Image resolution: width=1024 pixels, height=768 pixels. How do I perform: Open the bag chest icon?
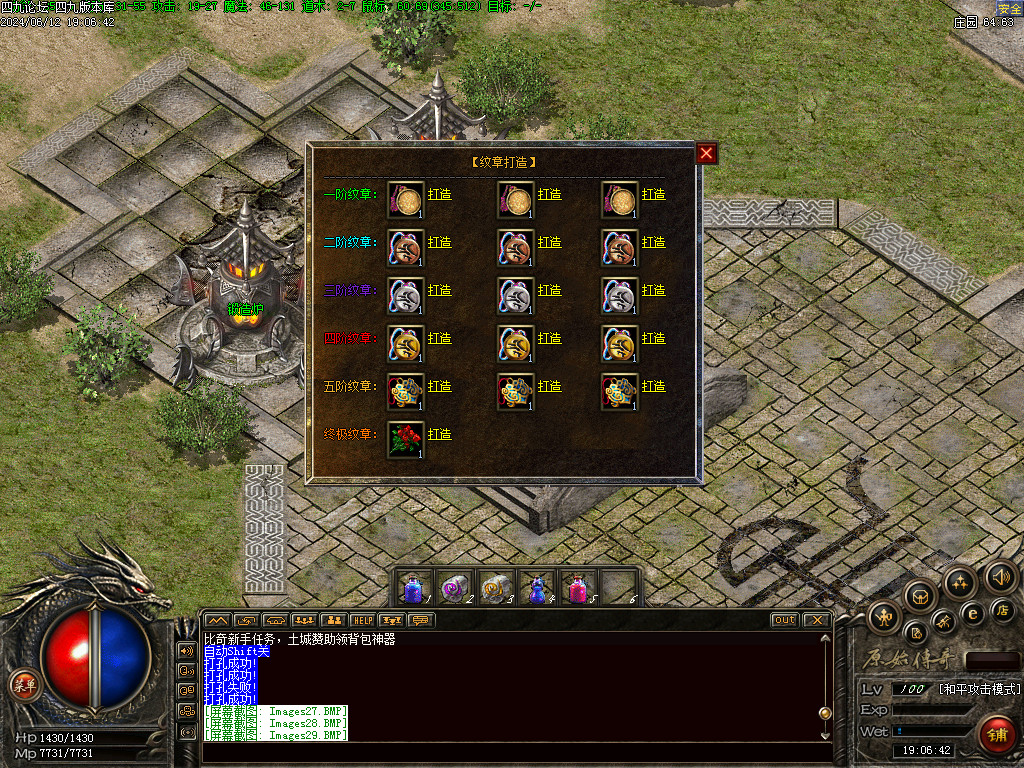[920, 596]
